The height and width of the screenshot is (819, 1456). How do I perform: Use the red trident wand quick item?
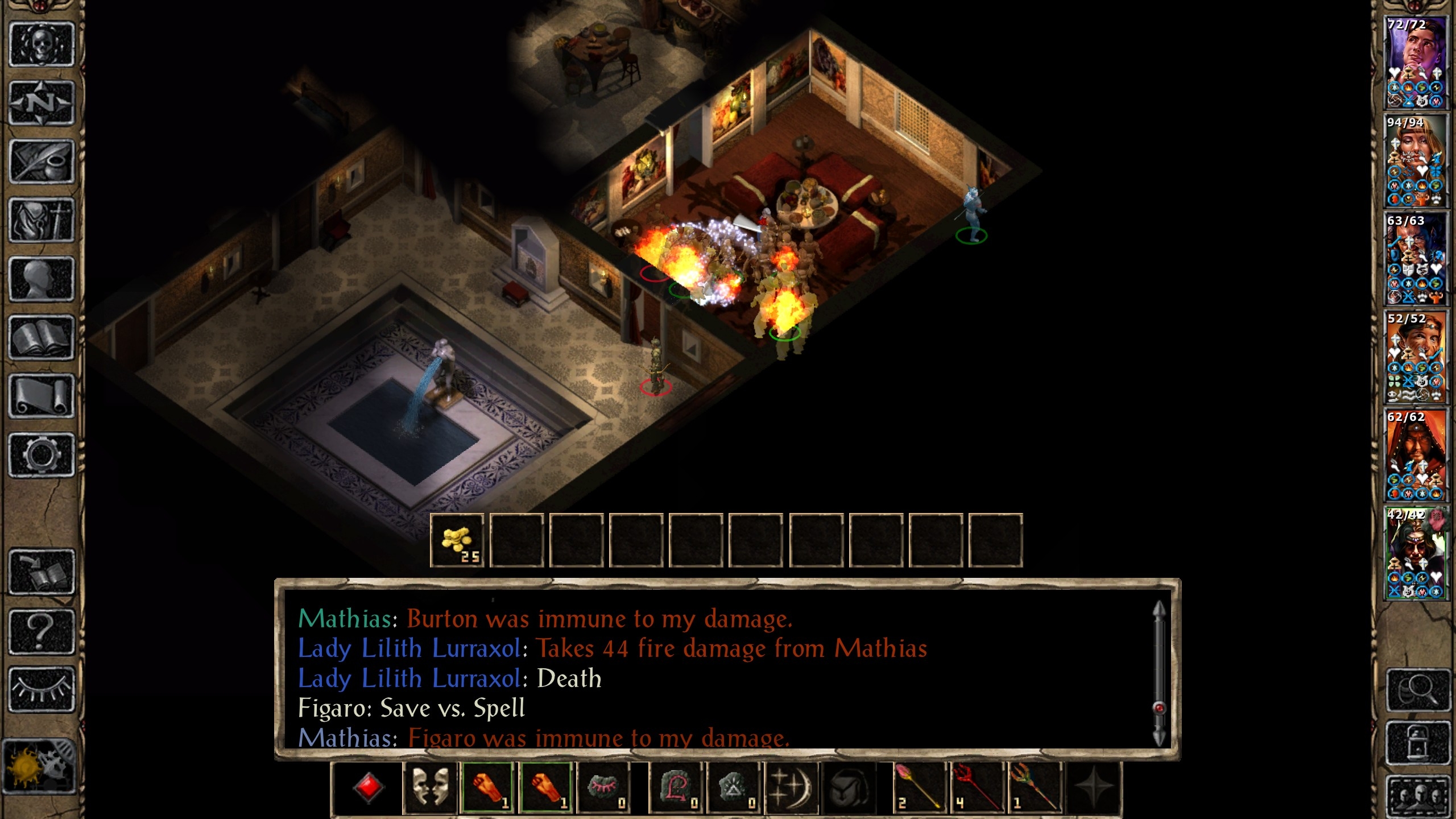(976, 787)
